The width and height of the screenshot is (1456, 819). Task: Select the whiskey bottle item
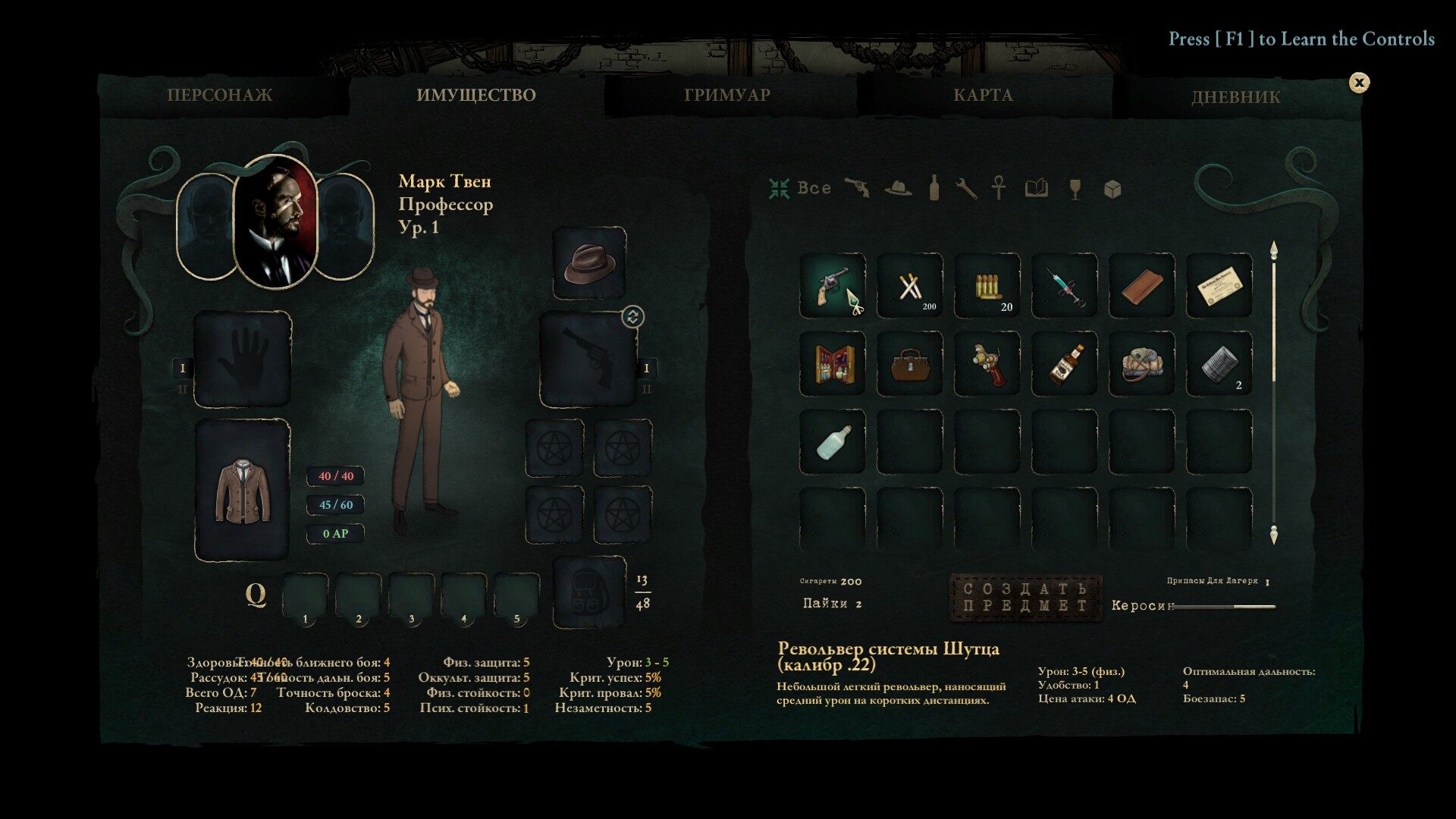1065,363
